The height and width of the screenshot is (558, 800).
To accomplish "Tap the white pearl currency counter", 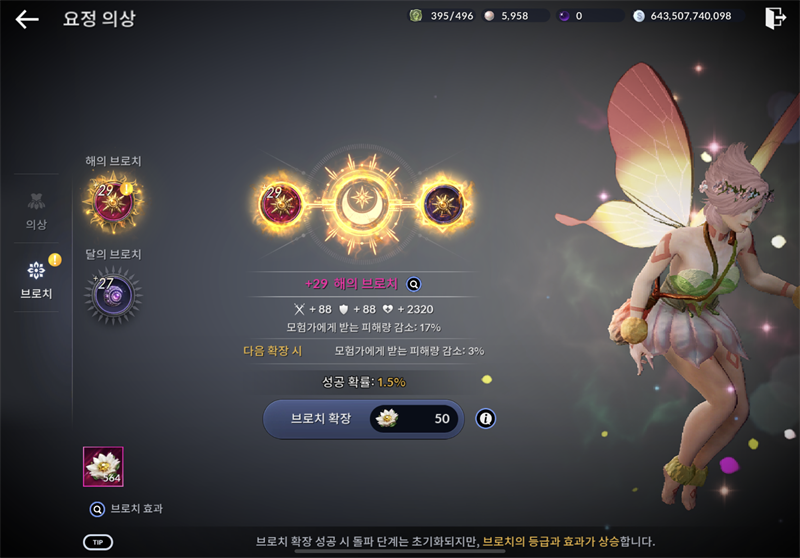I will point(513,16).
